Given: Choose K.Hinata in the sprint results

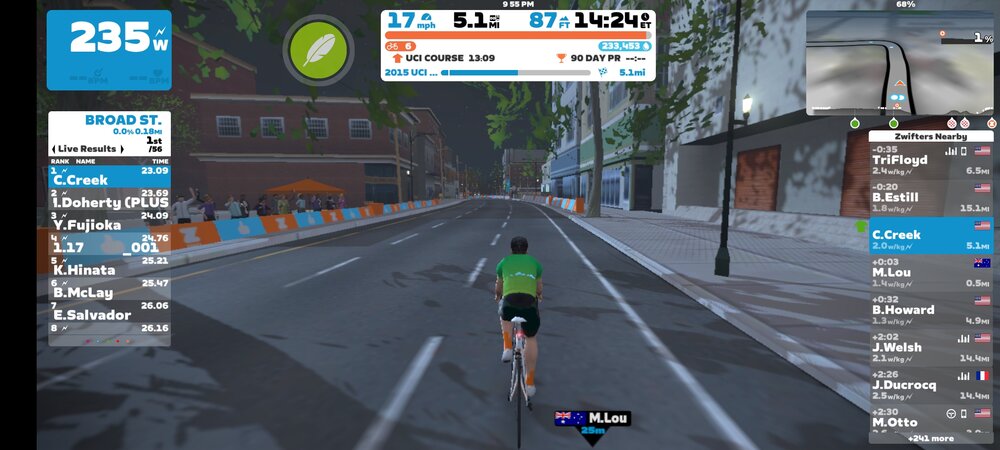Looking at the screenshot, I should pyautogui.click(x=109, y=270).
